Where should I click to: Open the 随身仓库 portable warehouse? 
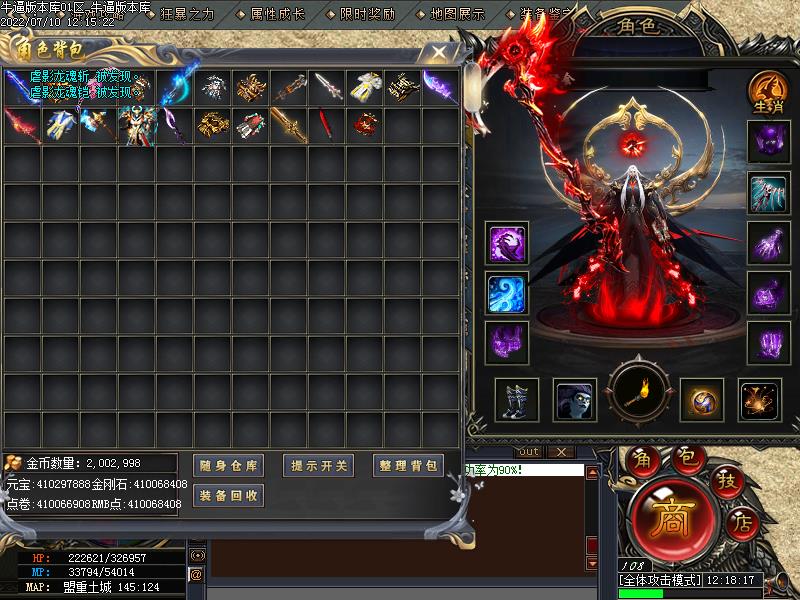tap(228, 465)
